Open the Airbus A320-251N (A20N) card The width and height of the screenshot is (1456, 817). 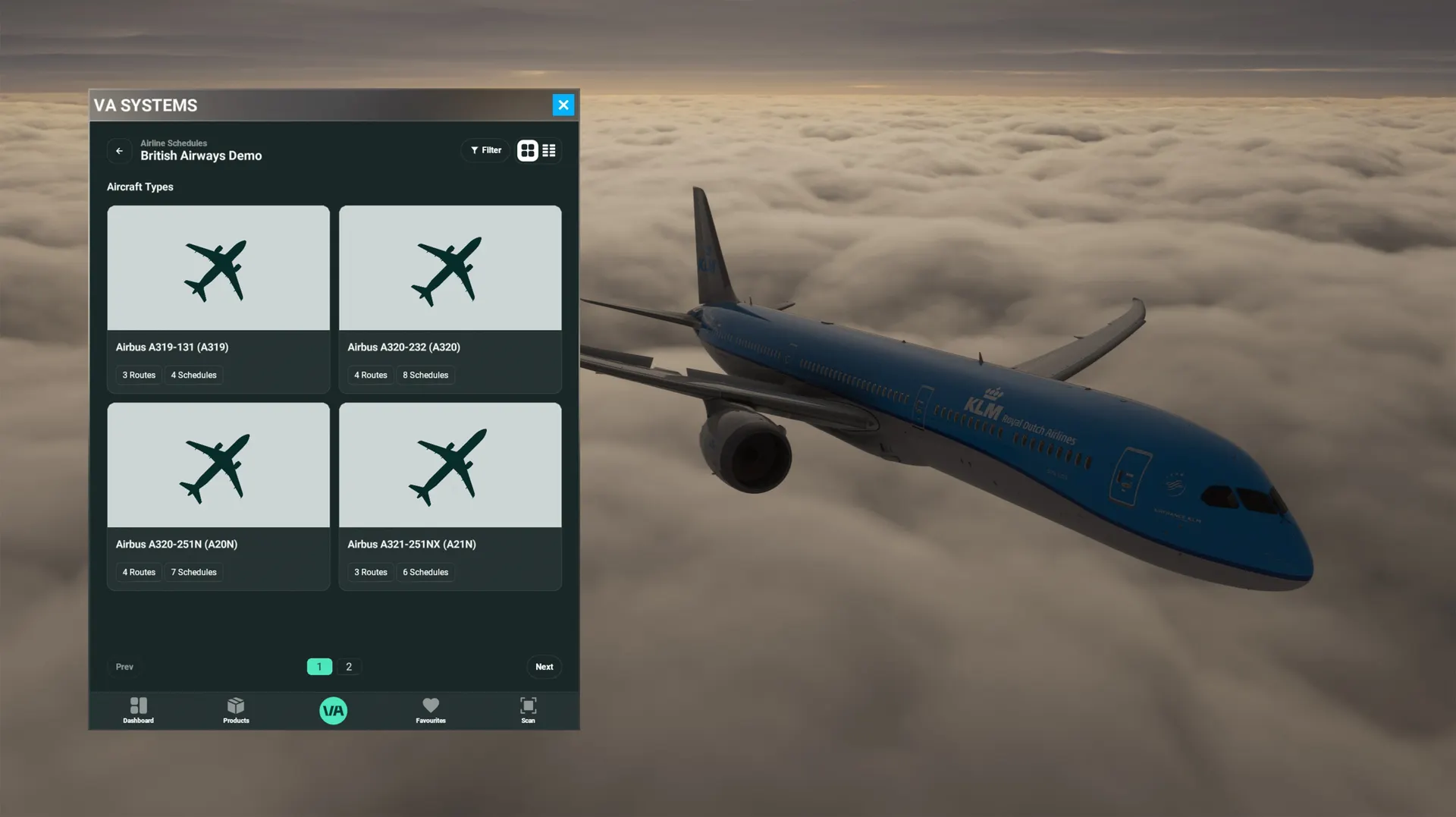click(218, 495)
